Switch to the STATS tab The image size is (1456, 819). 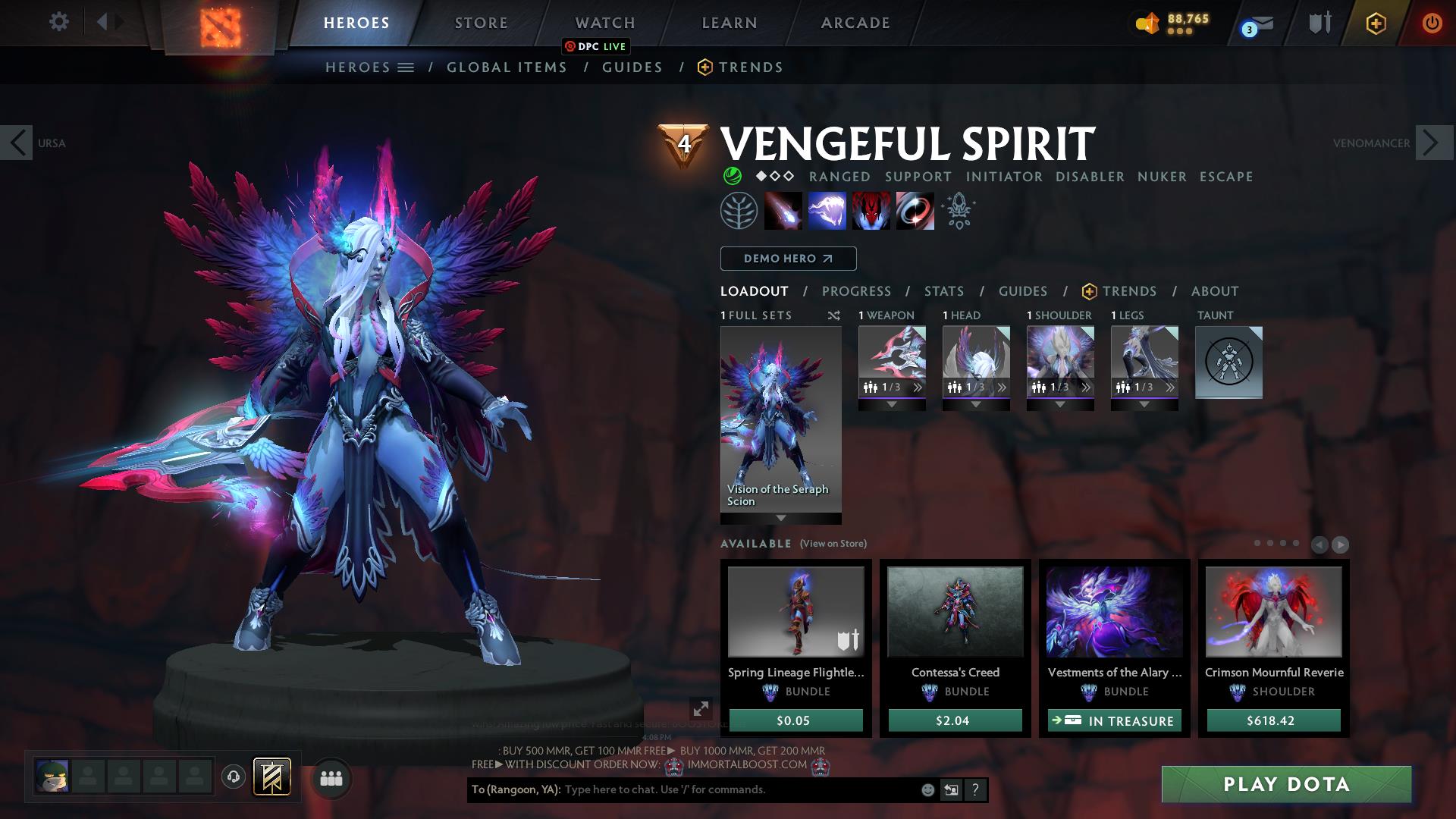coord(943,290)
